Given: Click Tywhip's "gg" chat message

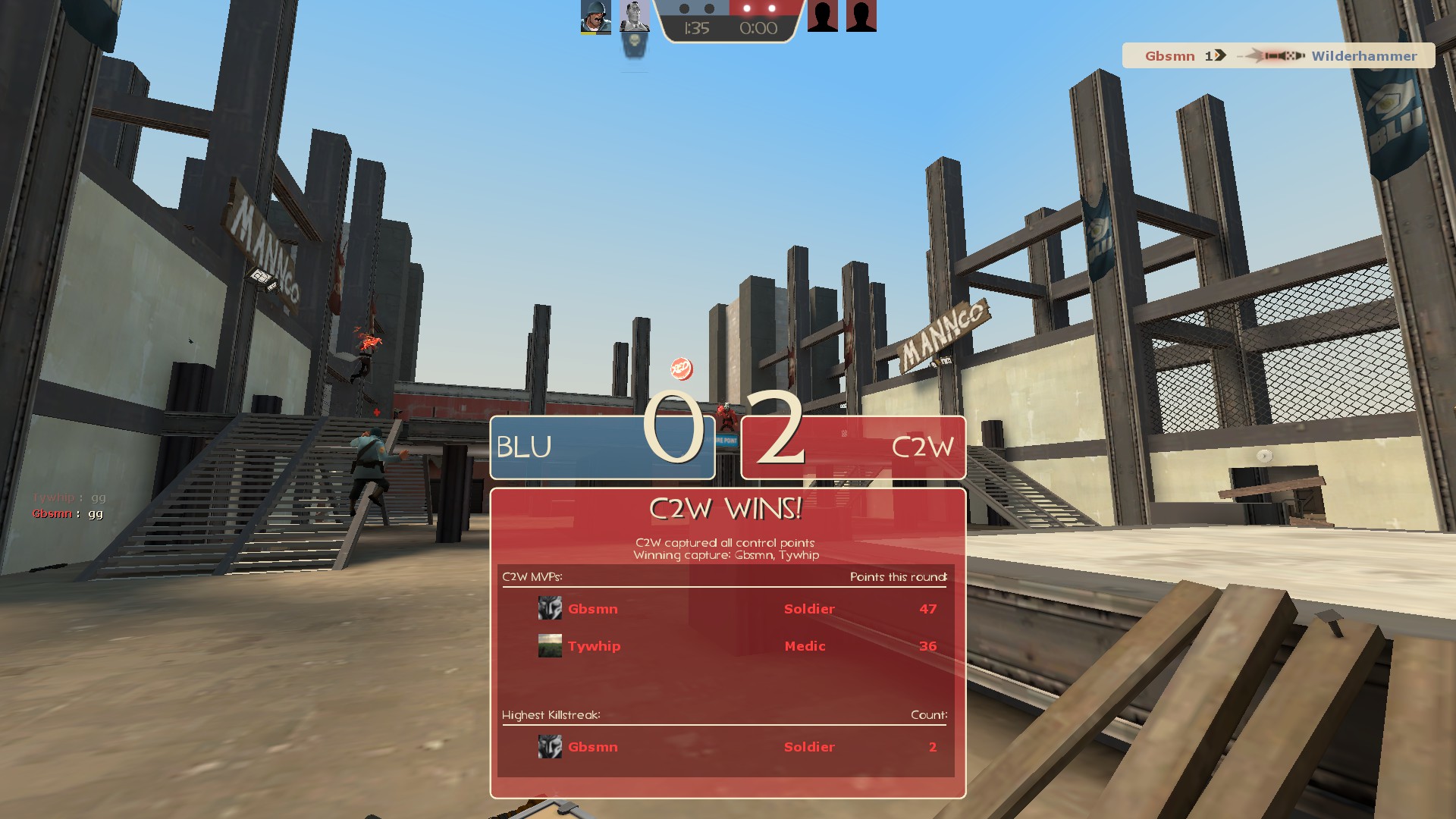Looking at the screenshot, I should 69,497.
